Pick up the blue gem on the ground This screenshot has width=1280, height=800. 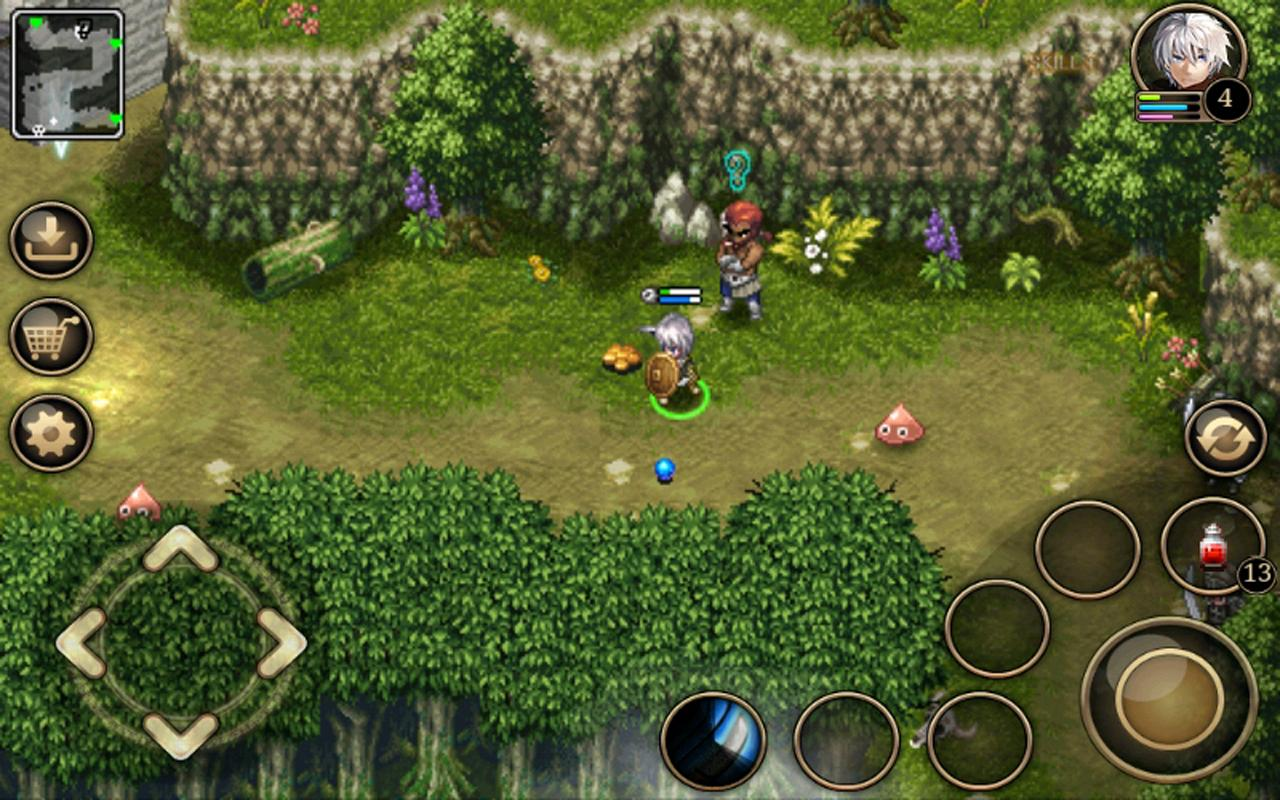click(664, 468)
